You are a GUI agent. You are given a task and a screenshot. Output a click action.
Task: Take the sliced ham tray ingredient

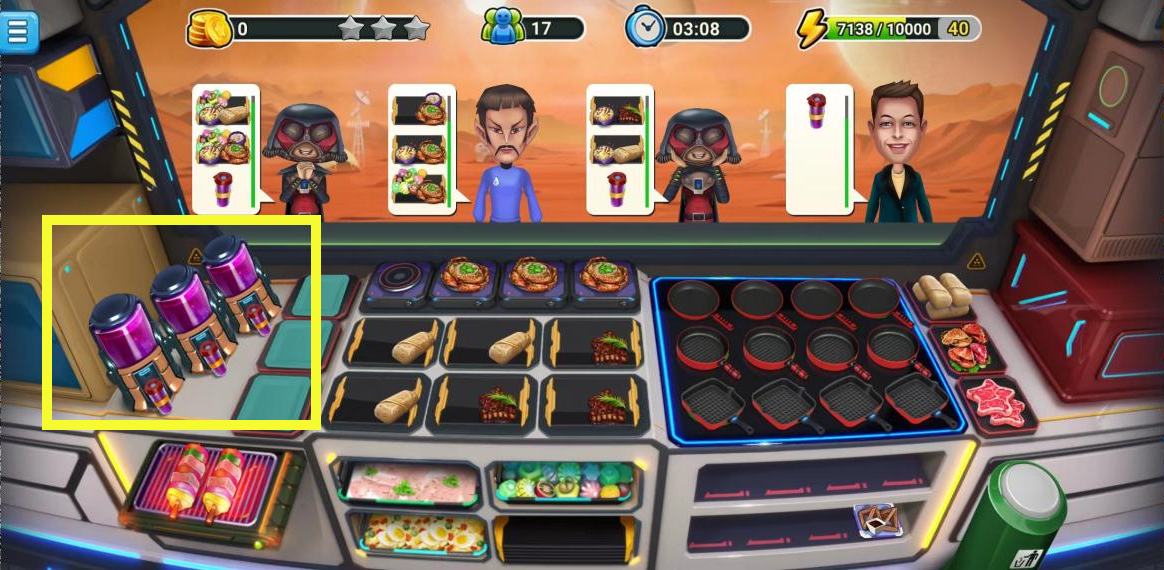pyautogui.click(x=405, y=482)
